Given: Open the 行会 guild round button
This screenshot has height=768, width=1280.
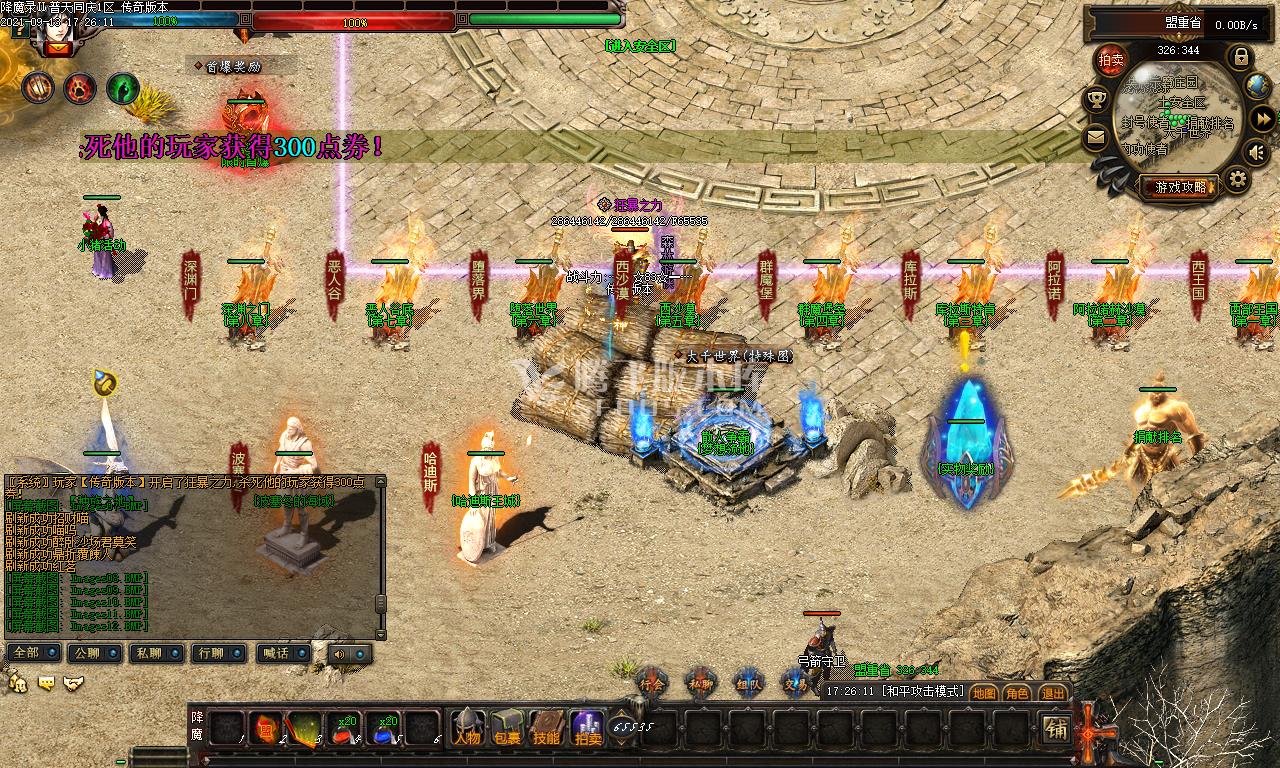Looking at the screenshot, I should pos(653,682).
